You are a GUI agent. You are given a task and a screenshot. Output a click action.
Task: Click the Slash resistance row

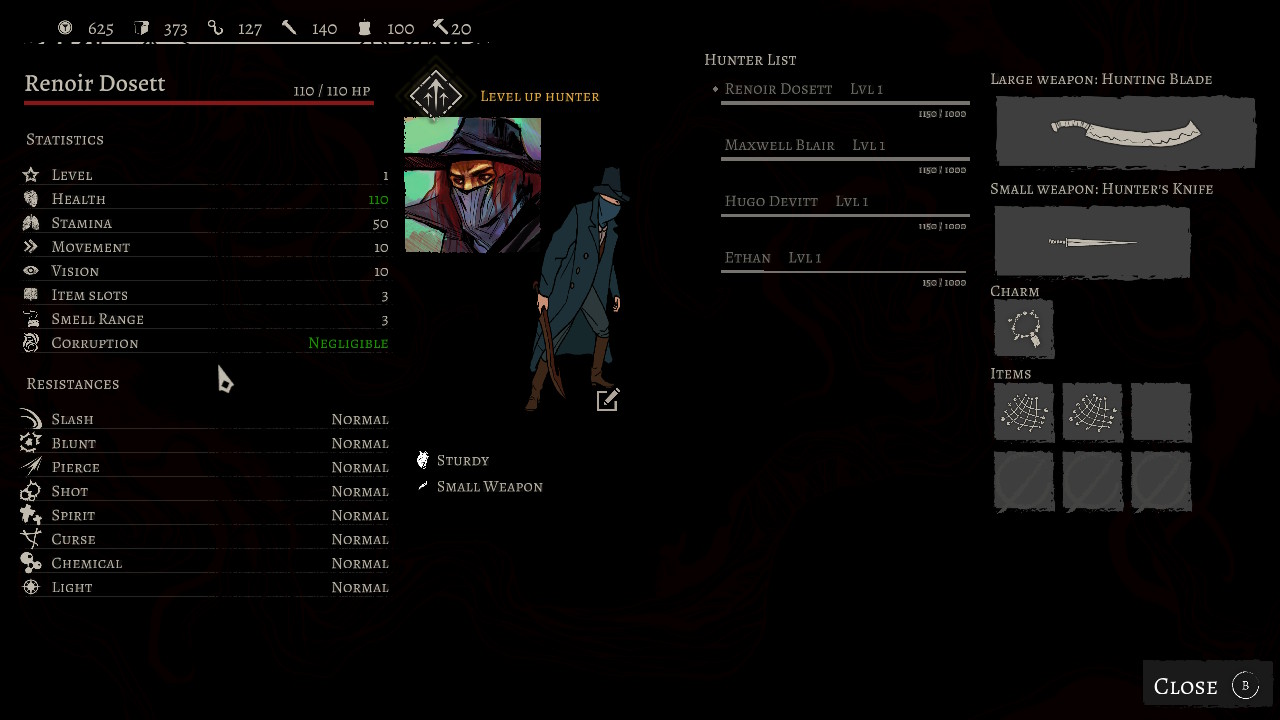200,419
